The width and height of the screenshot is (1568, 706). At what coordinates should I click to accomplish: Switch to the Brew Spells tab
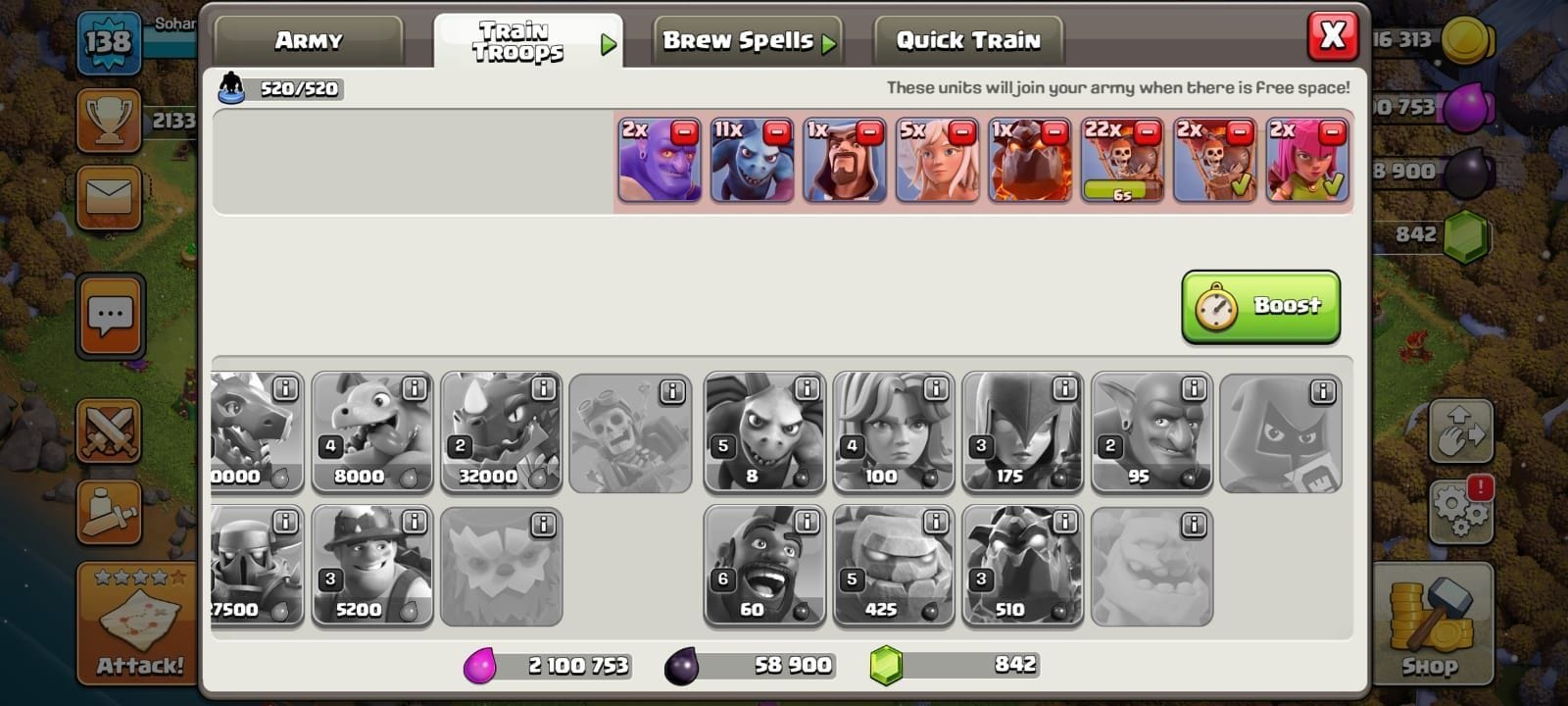point(747,39)
